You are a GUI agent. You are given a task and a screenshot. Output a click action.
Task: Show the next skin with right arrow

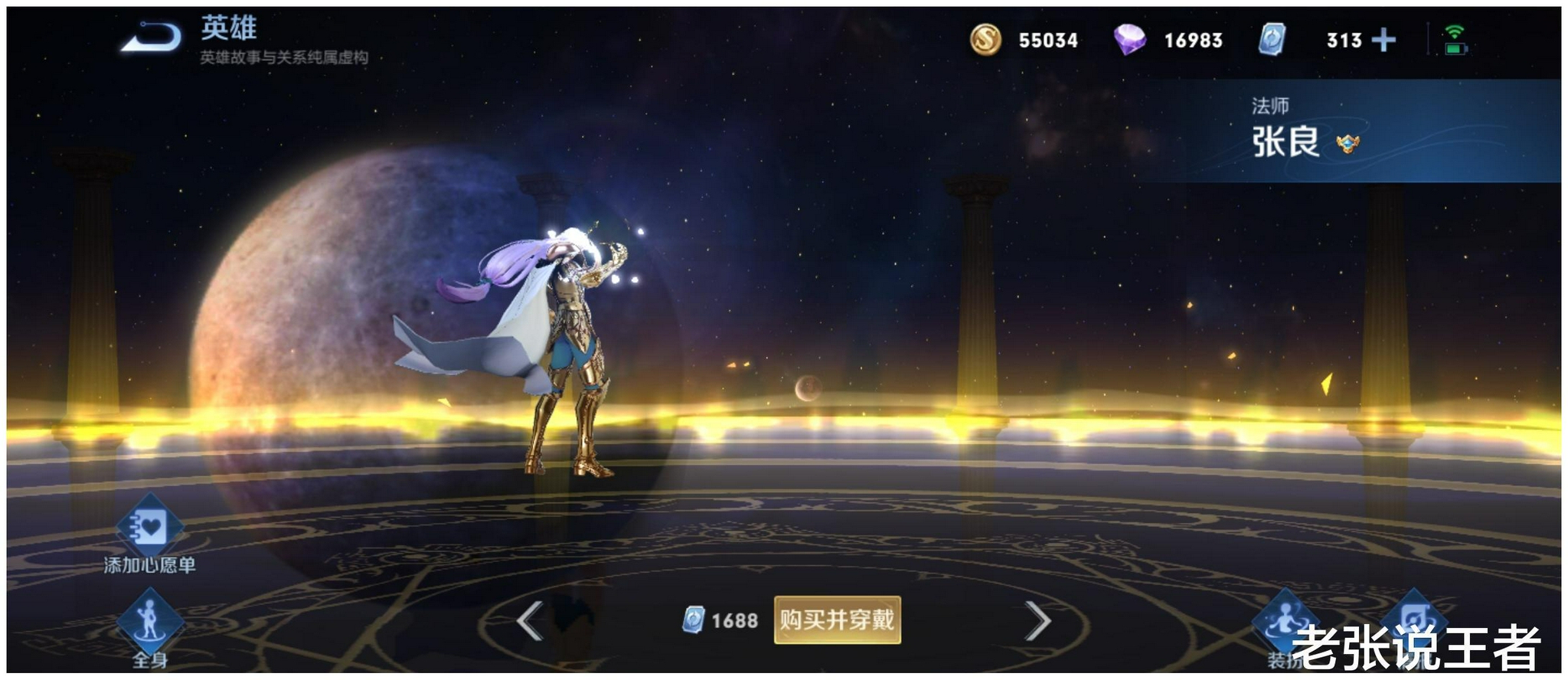tap(1037, 620)
